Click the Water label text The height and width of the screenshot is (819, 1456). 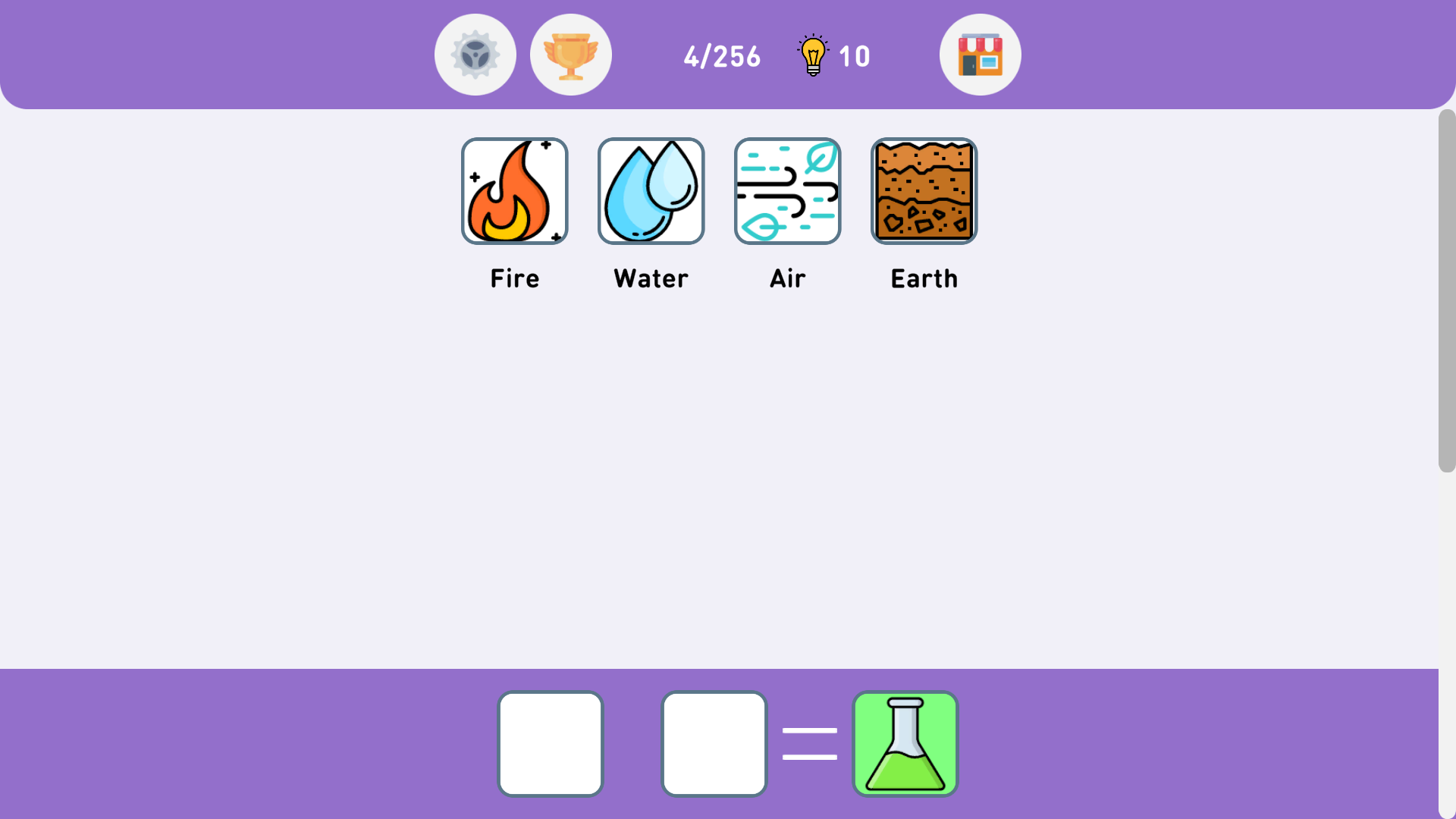(651, 278)
